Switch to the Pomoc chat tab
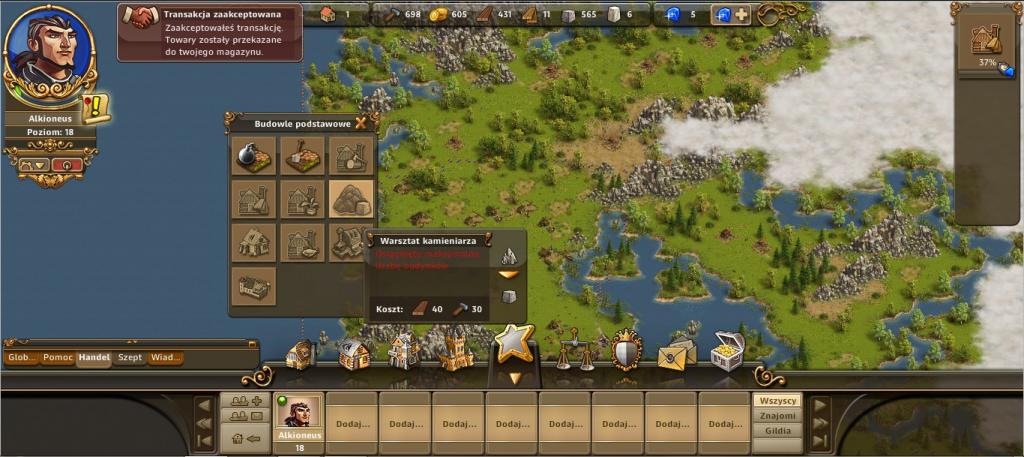Screen dimensions: 1024x457 coord(57,358)
